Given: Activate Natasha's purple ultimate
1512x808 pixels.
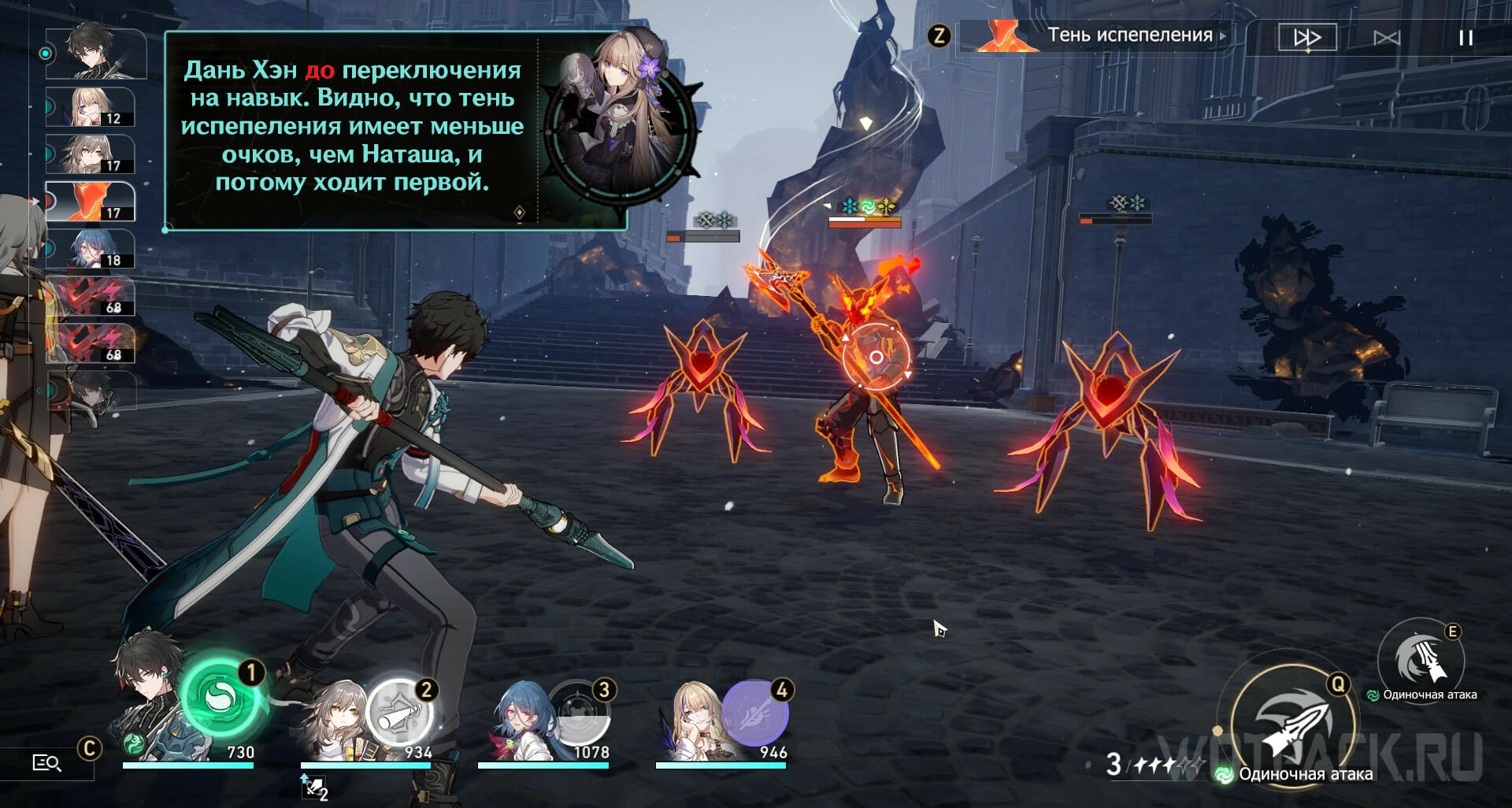Looking at the screenshot, I should (754, 713).
